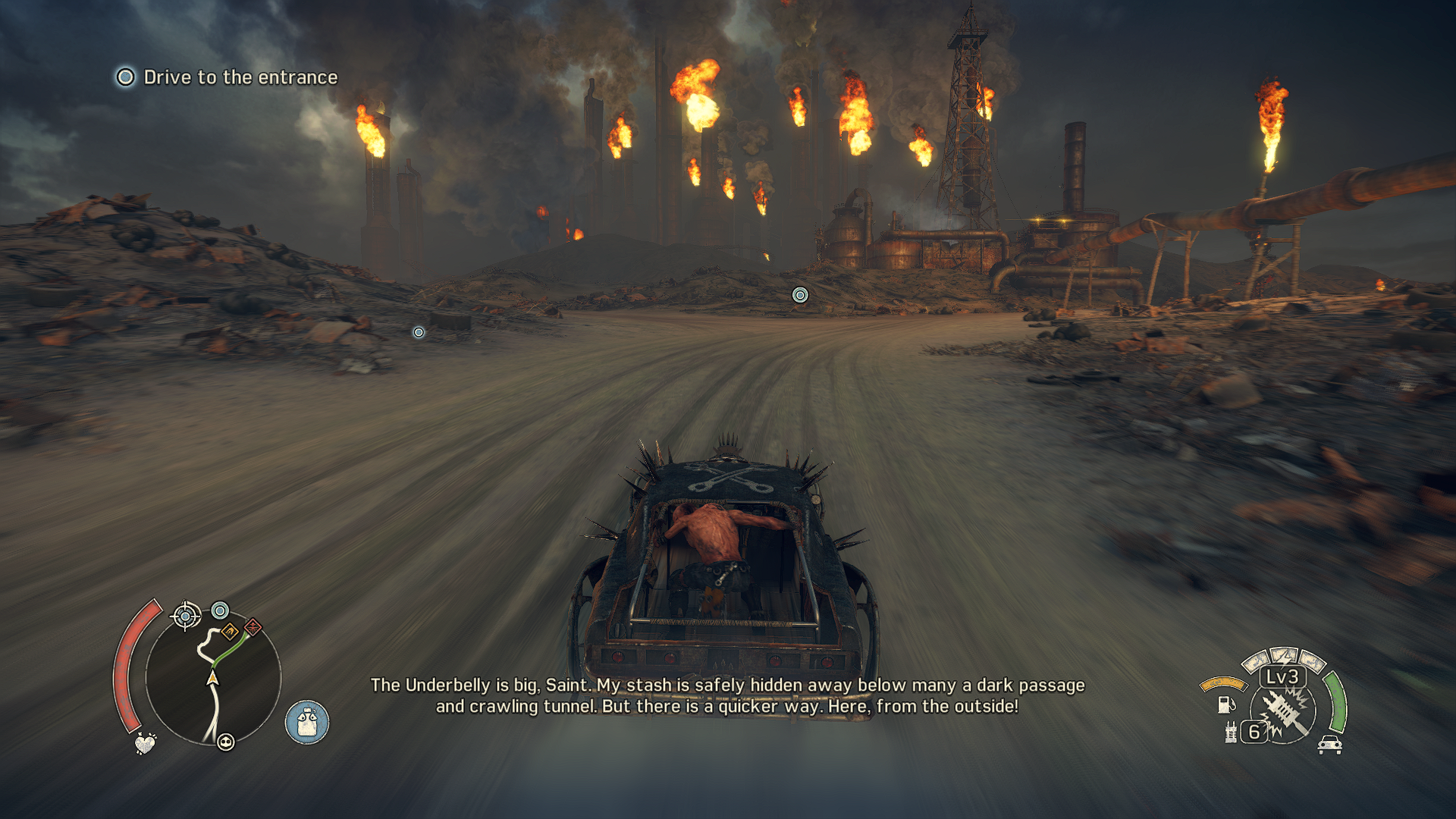
Task: Select the player arrow on the minimap
Action: tap(213, 677)
